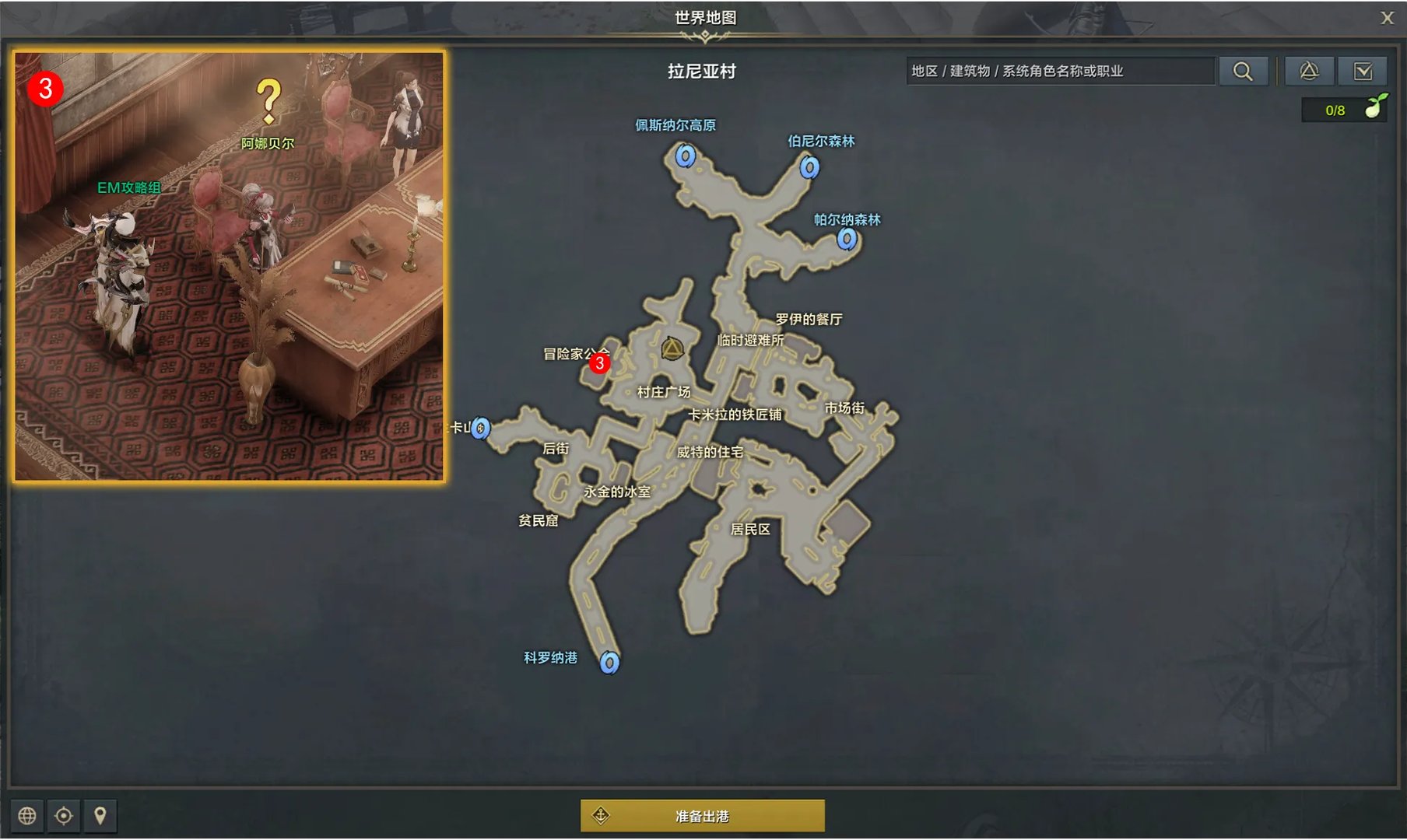Activate the location pin button
This screenshot has width=1407, height=840.
100,815
